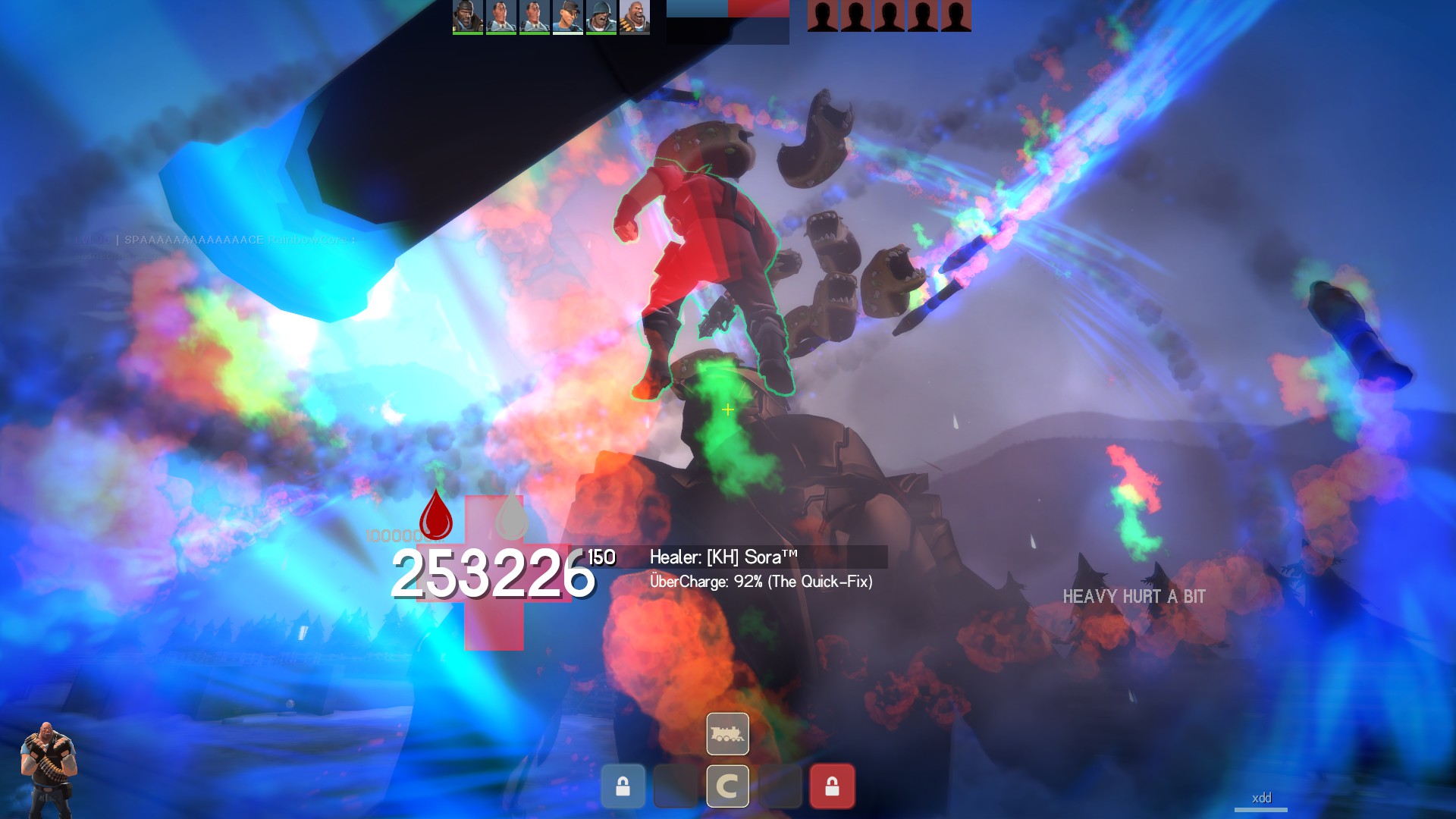
Task: Select the Heavy portrait on the top team bar
Action: (635, 17)
